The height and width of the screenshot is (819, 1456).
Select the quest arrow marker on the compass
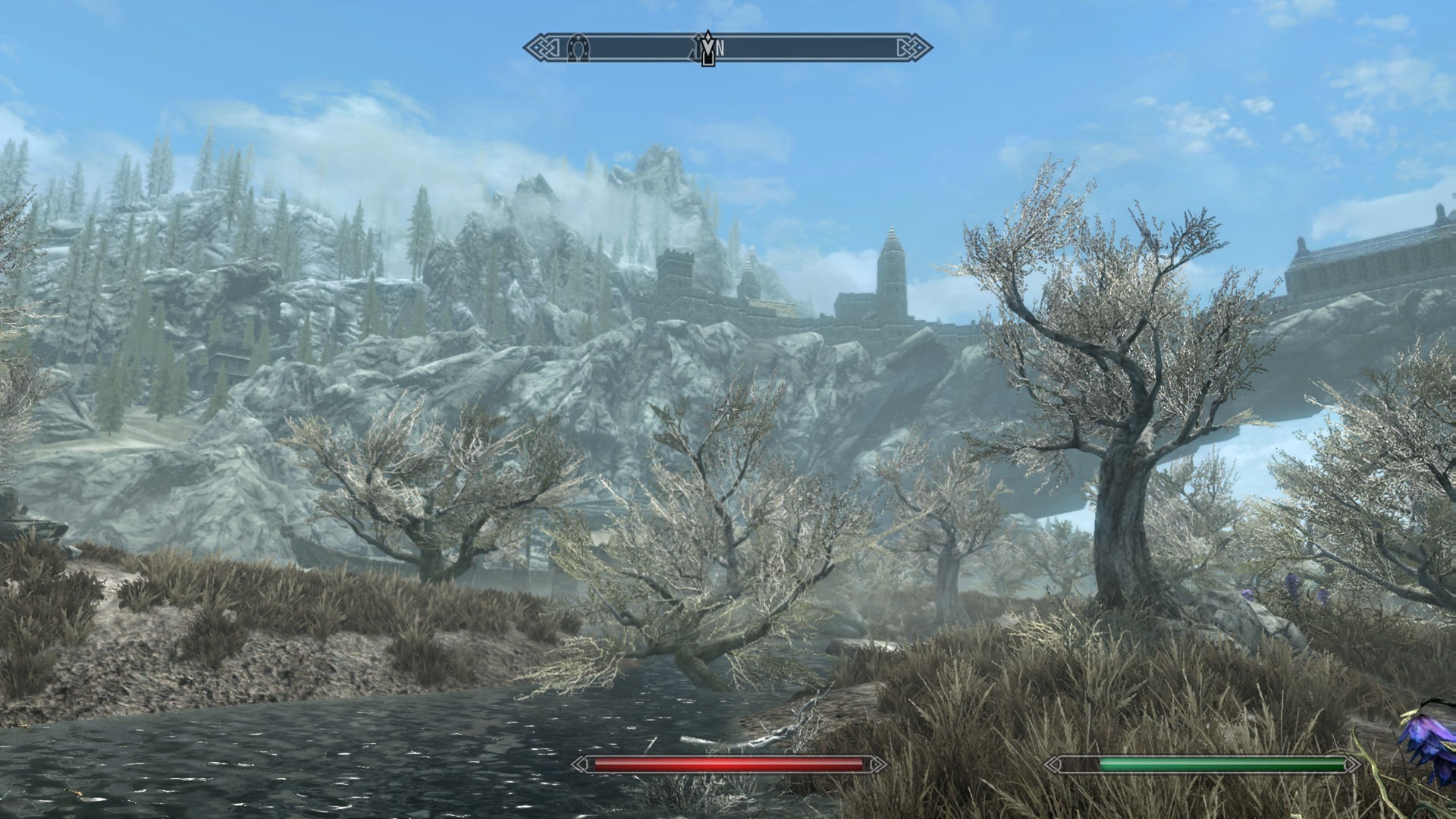point(708,49)
